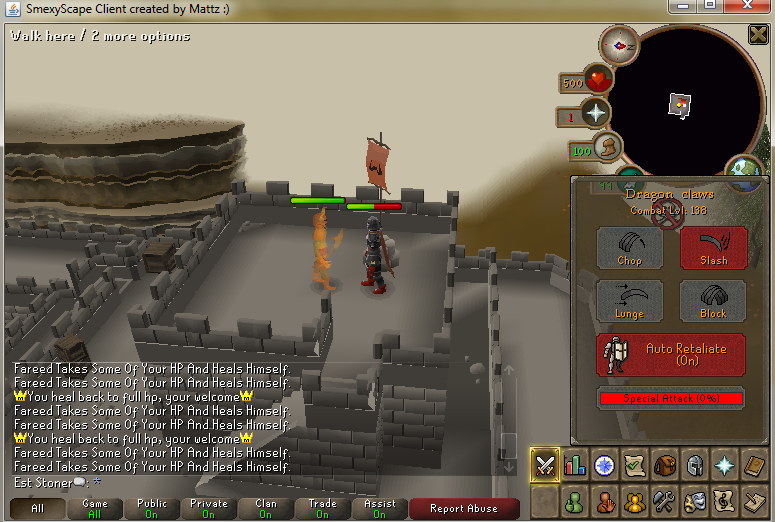775x522 pixels.
Task: Toggle the Public chat filter
Action: (152, 509)
